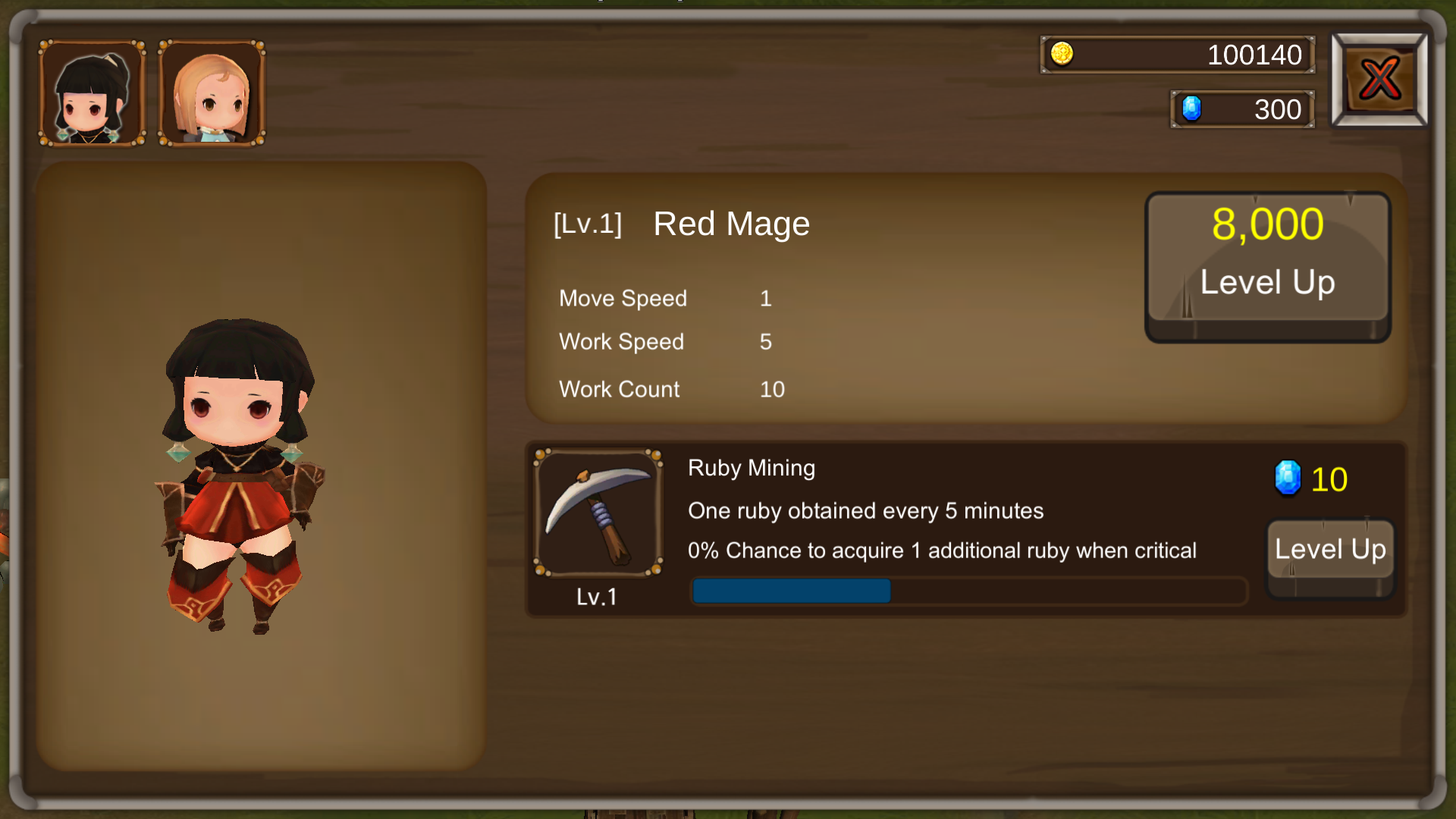Screen dimensions: 1456x819
Task: Click the Work Count stat value 10
Action: [771, 389]
